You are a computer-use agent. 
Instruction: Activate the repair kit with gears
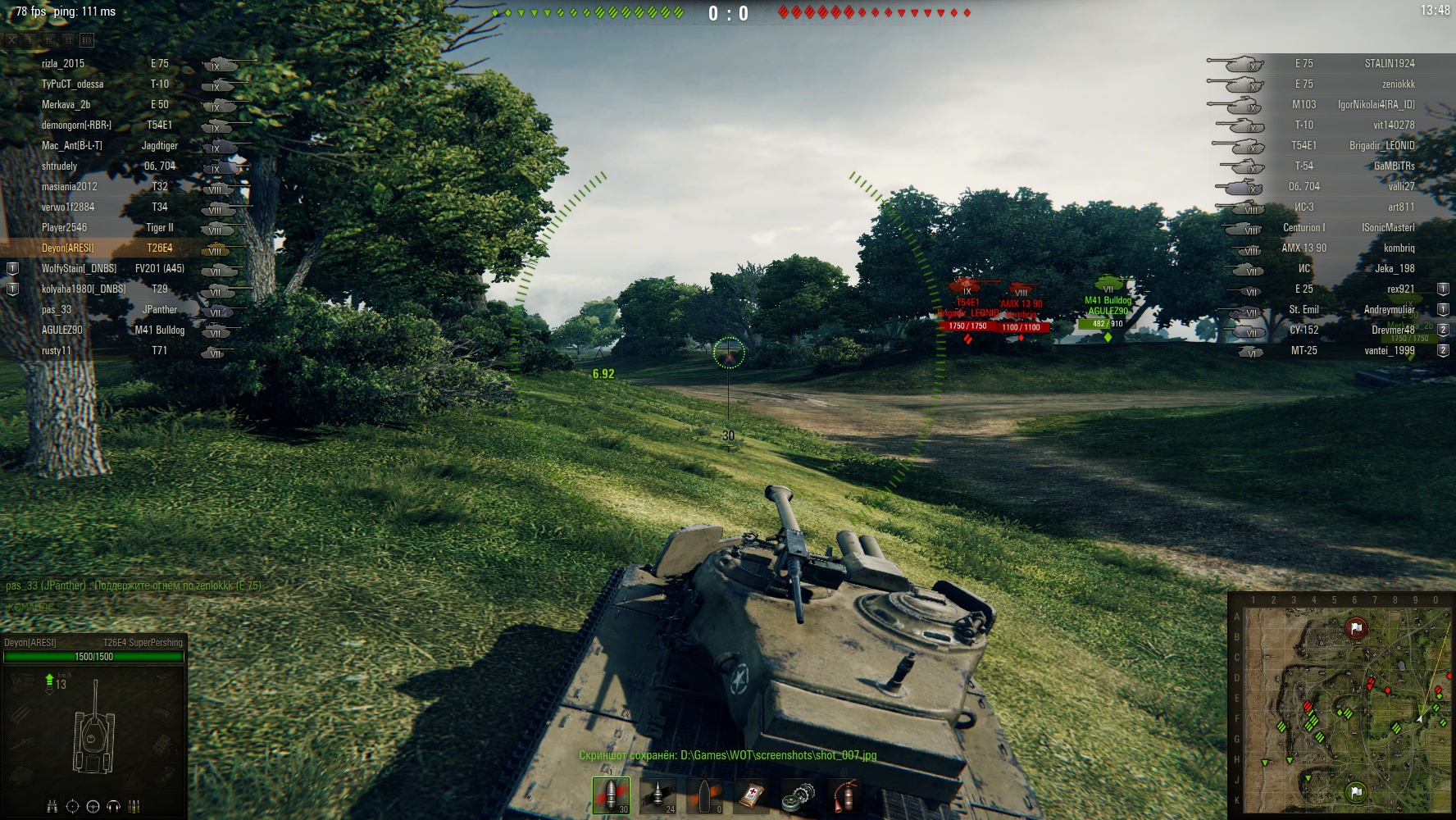click(x=798, y=795)
